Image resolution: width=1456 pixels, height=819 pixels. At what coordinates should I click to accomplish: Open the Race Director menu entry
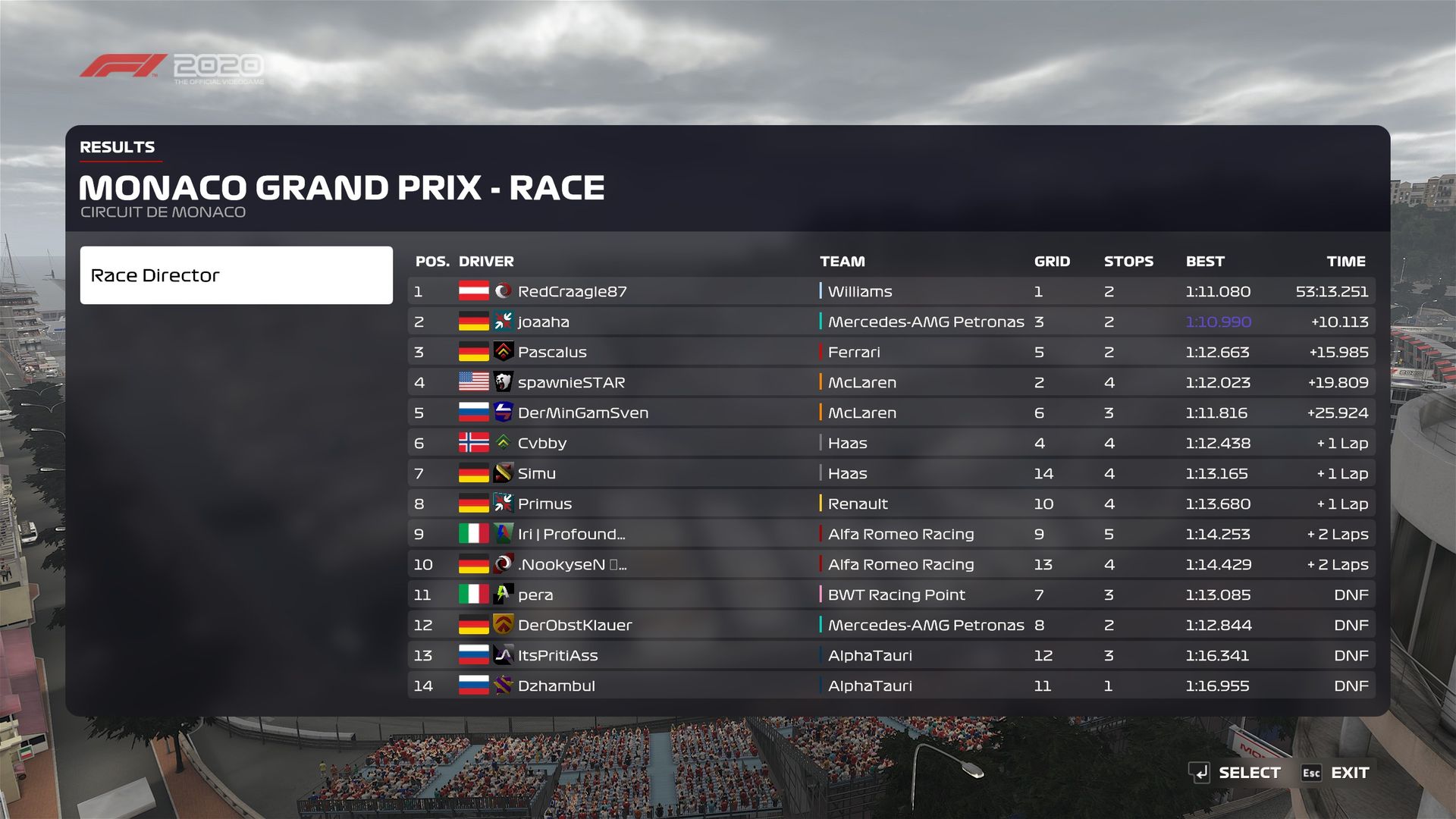tap(236, 275)
